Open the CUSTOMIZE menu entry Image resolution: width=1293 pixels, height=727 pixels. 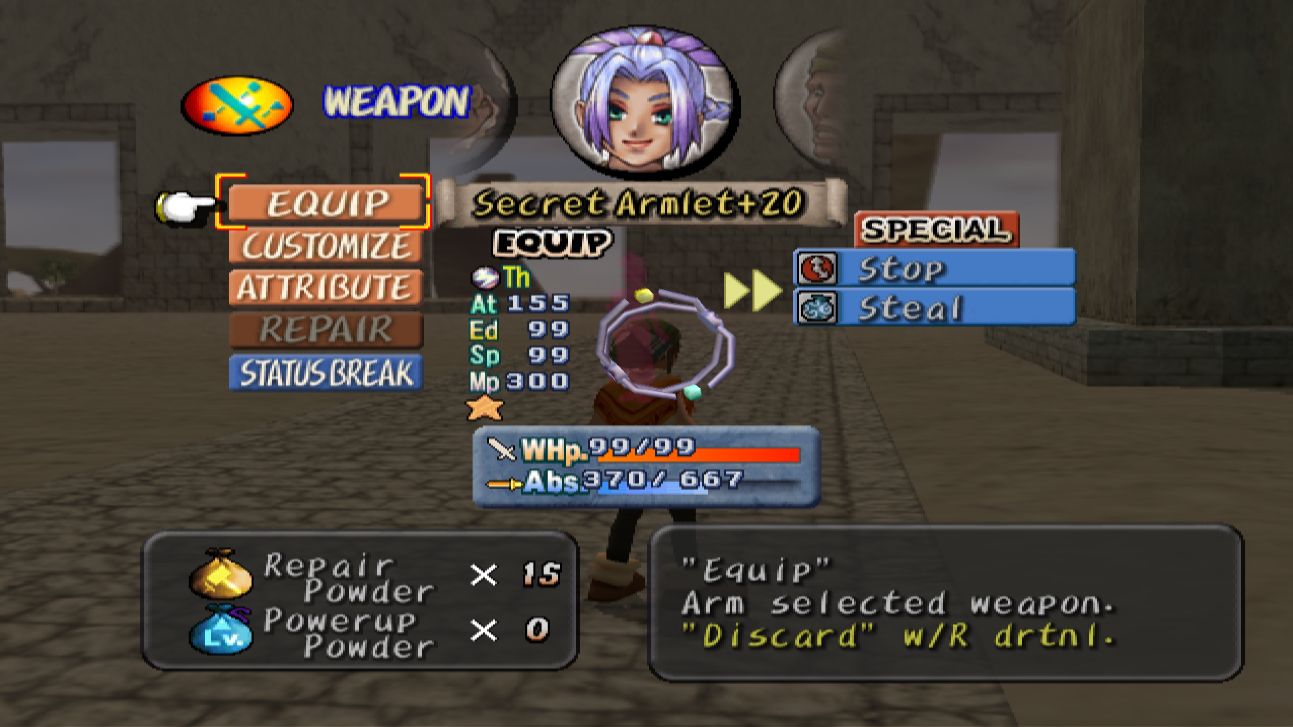[325, 247]
